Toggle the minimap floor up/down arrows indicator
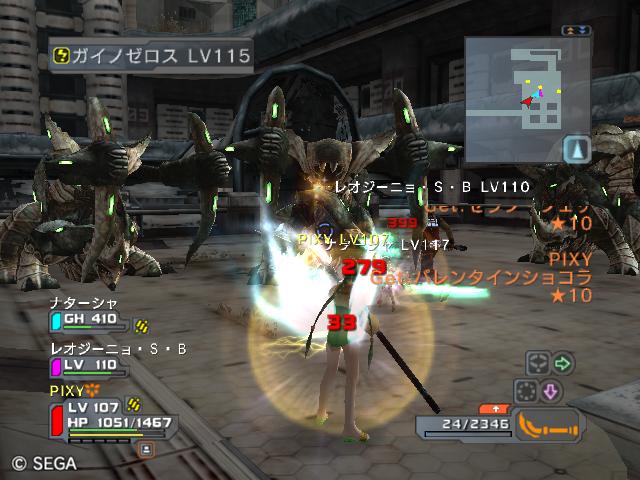 click(x=576, y=30)
